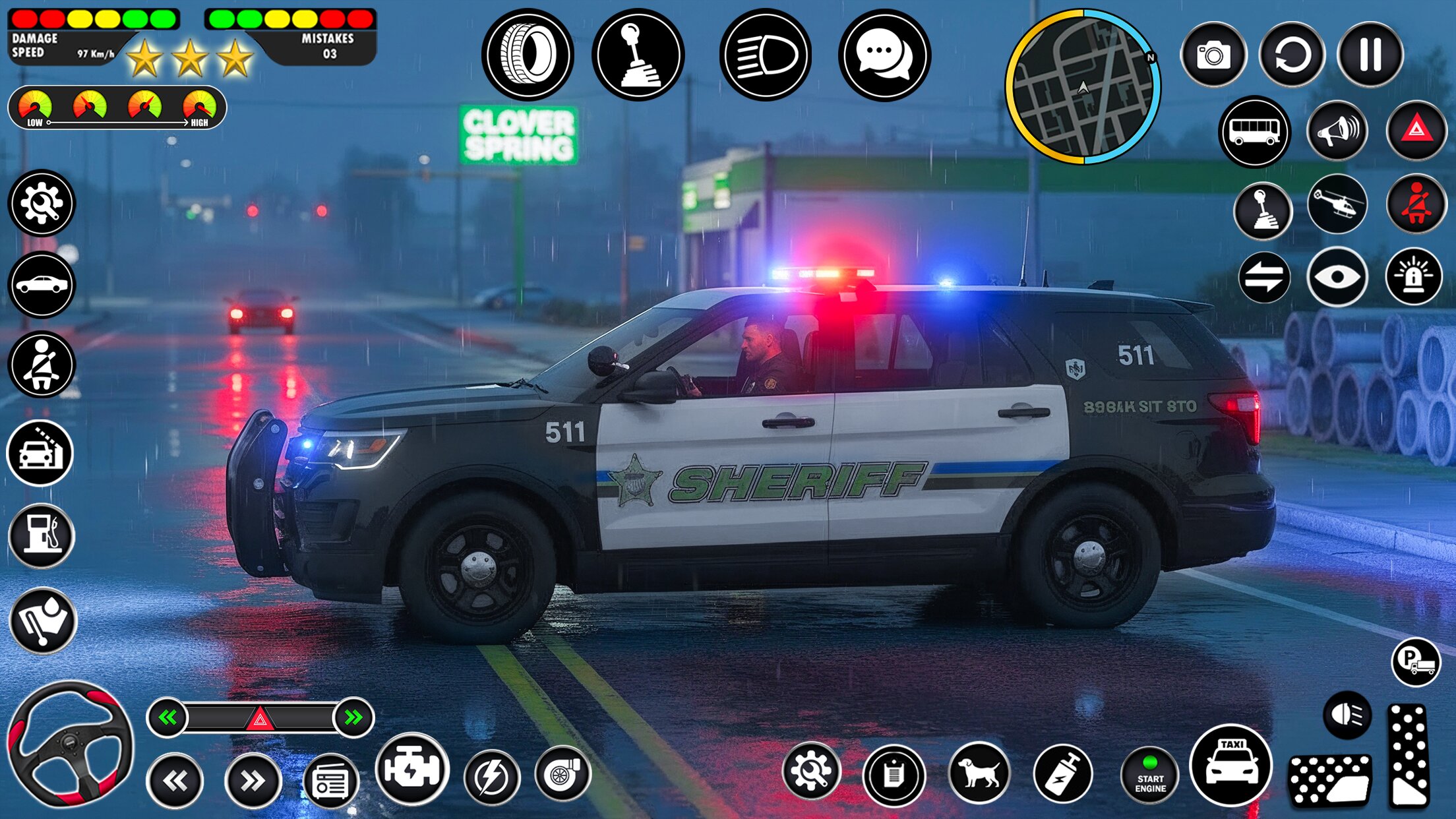Open the police dog icon
Image resolution: width=1456 pixels, height=819 pixels.
[x=979, y=773]
